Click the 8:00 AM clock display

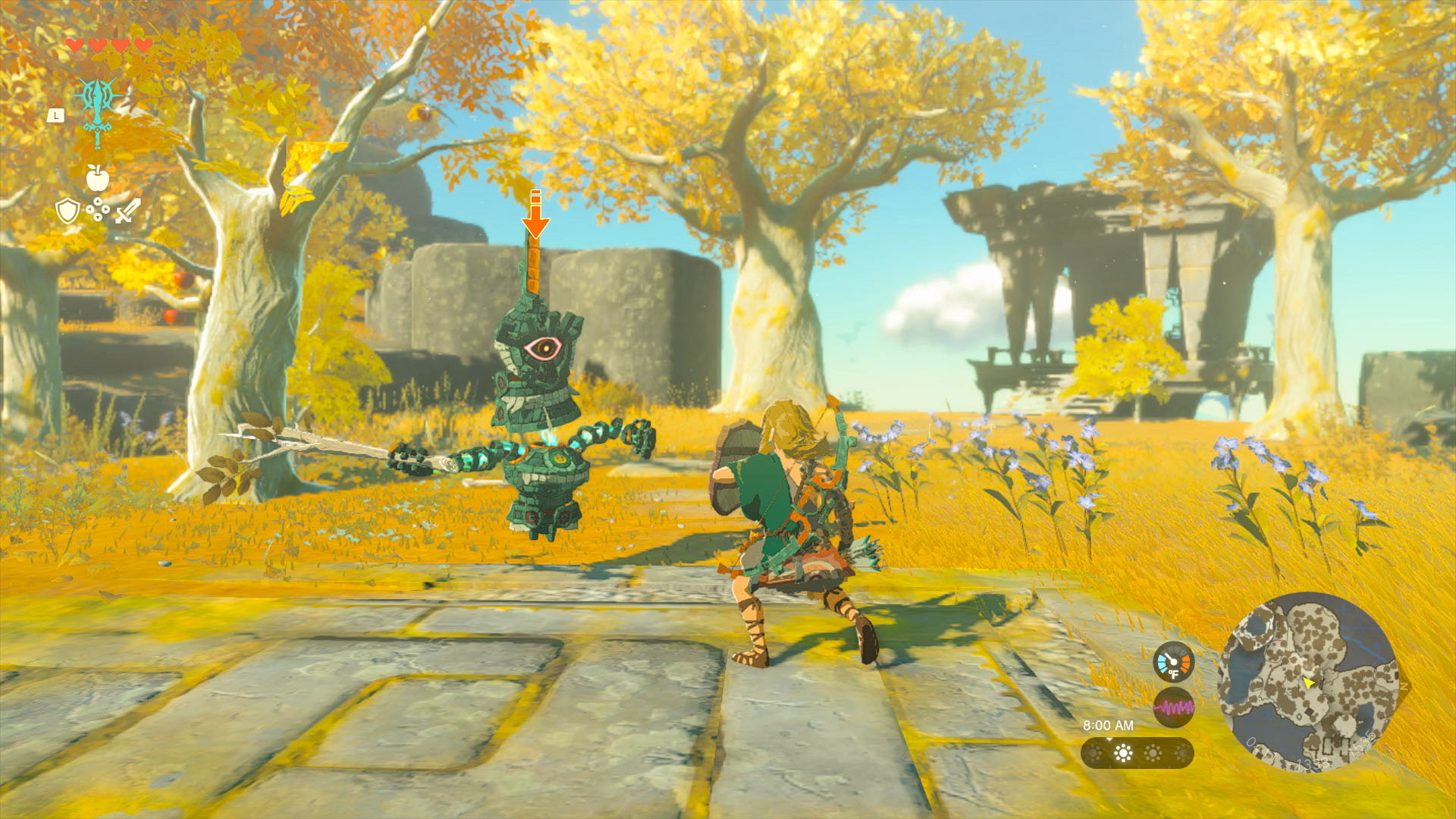coord(1109,725)
